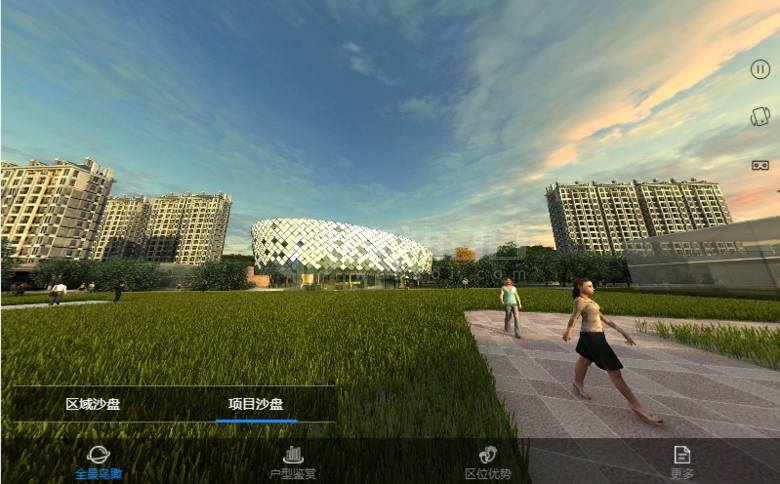This screenshot has width=780, height=484.
Task: Show the 户型鉴赏 floor plans section
Action: point(293,462)
